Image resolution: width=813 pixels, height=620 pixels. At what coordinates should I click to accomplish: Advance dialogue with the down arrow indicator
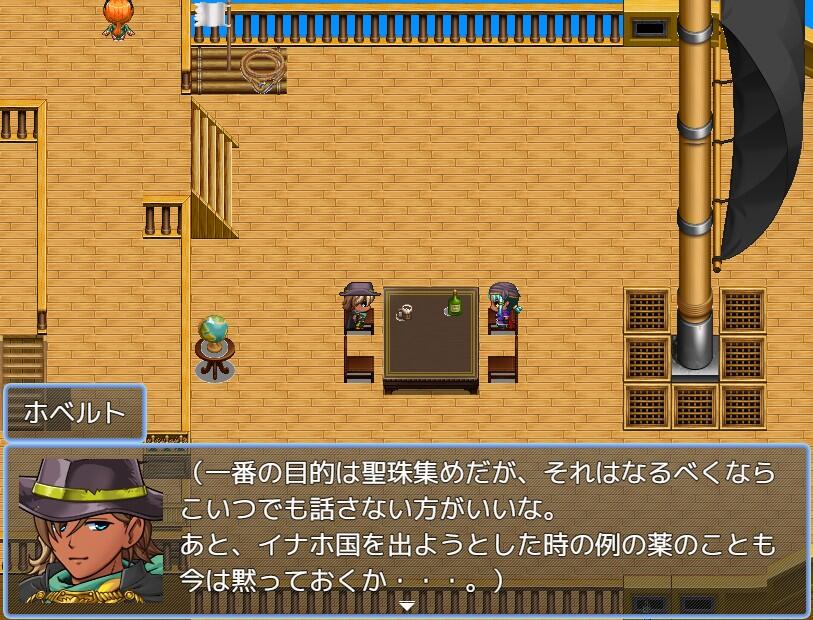pos(406,605)
